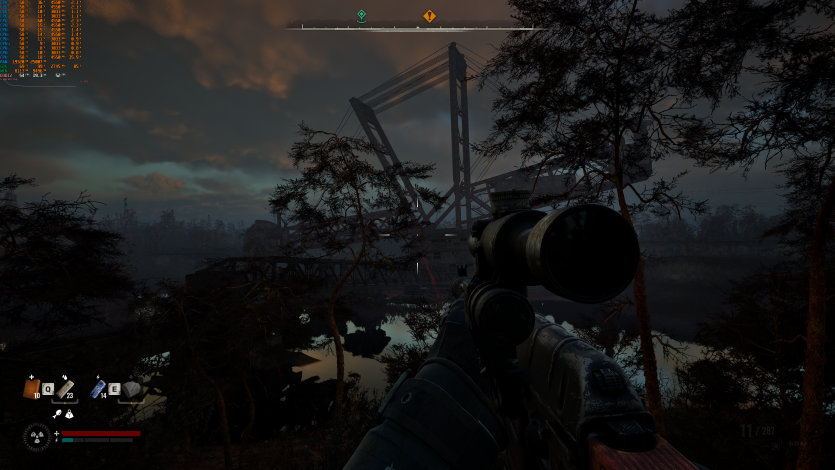Use the bandage quick slot item
This screenshot has height=470, width=835.
click(x=66, y=389)
